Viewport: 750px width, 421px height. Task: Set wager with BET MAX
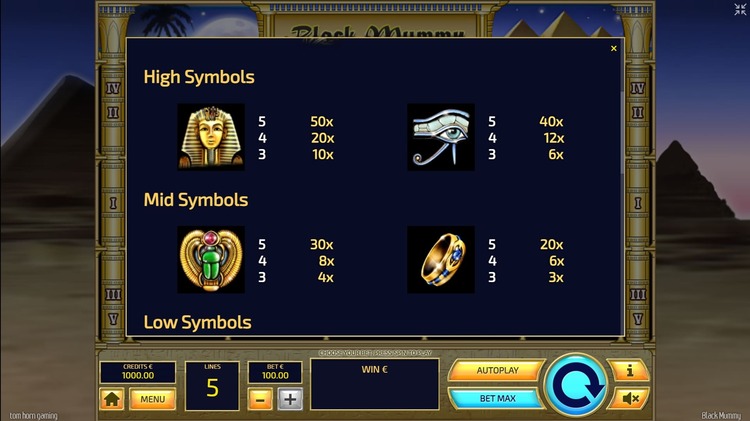(496, 398)
